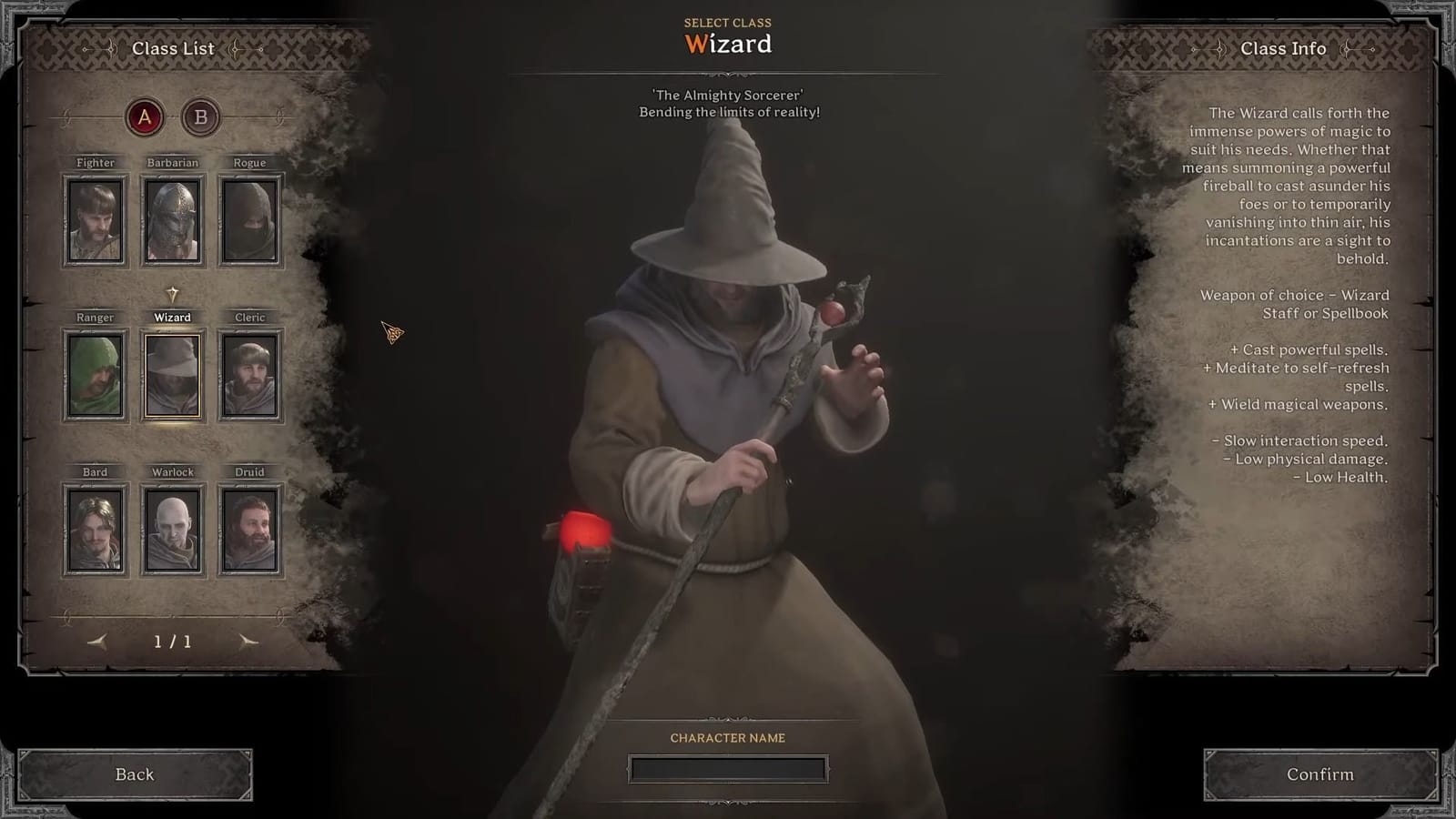Click the Back button
The height and width of the screenshot is (819, 1456).
click(x=135, y=774)
